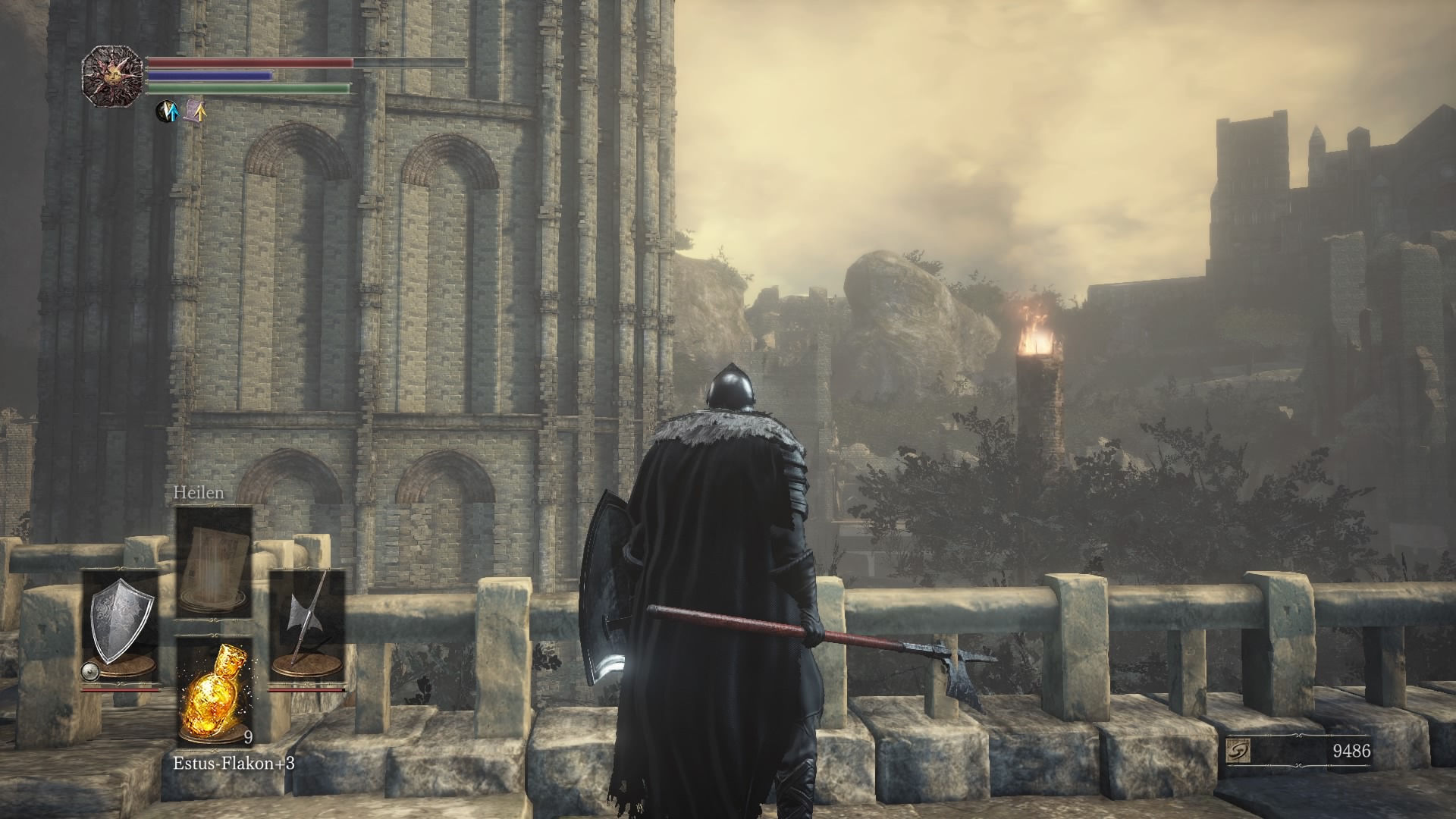This screenshot has height=819, width=1456.
Task: Click the gold arrow scroll buff icon
Action: (196, 112)
